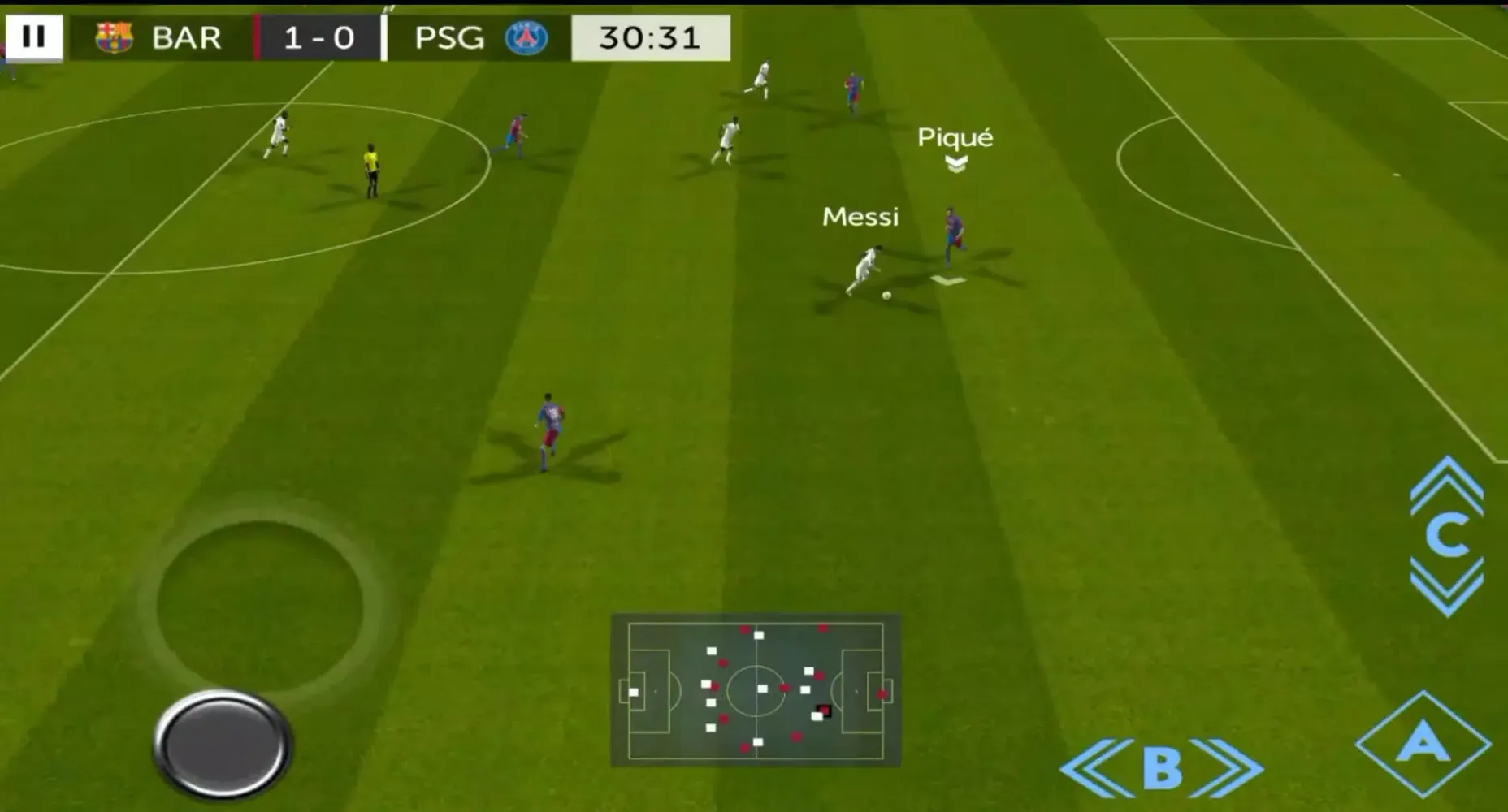Tap the BAR team name label
The image size is (1508, 812).
click(185, 36)
